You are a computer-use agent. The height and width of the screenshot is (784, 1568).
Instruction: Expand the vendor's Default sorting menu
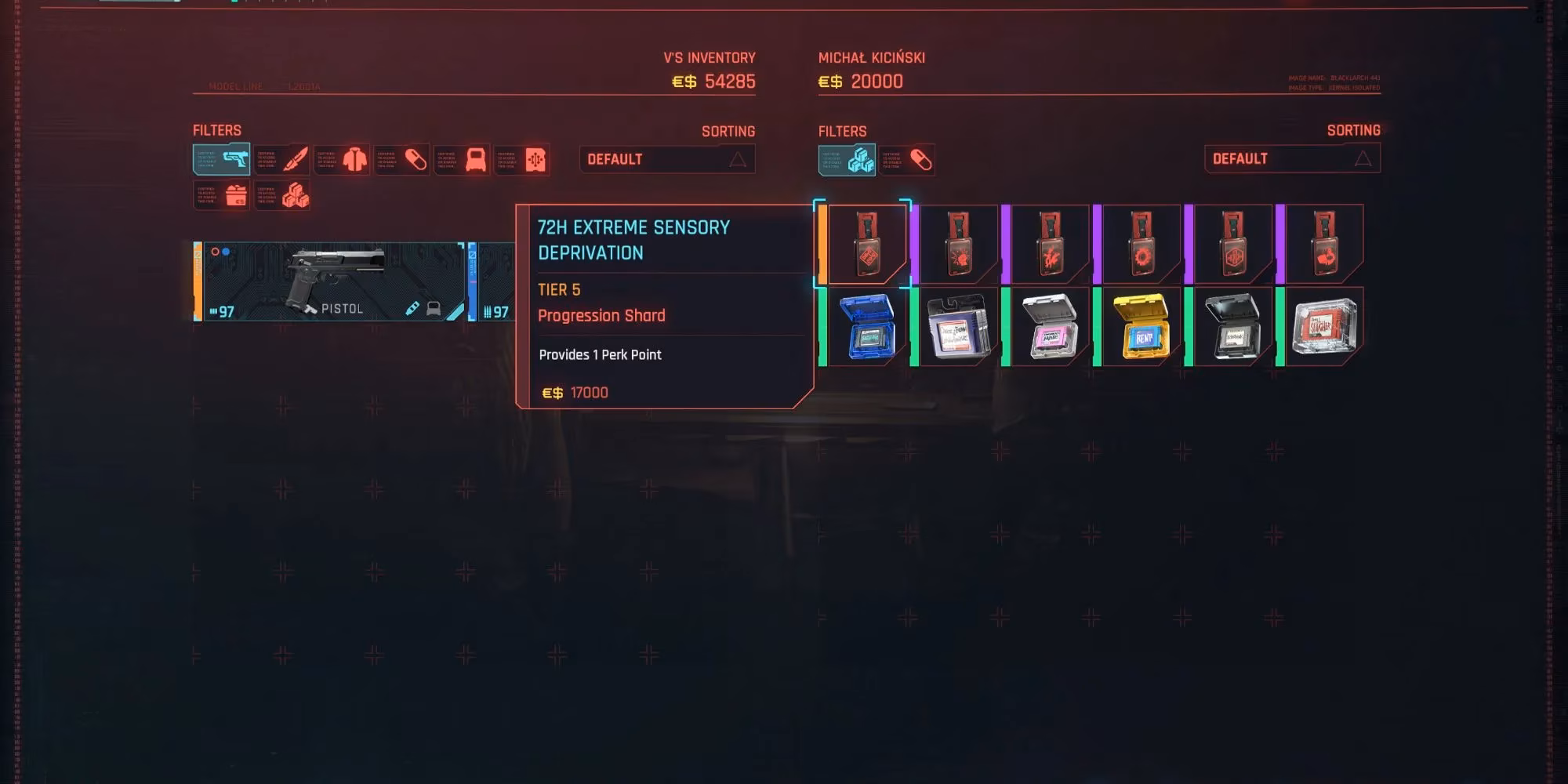(1291, 157)
